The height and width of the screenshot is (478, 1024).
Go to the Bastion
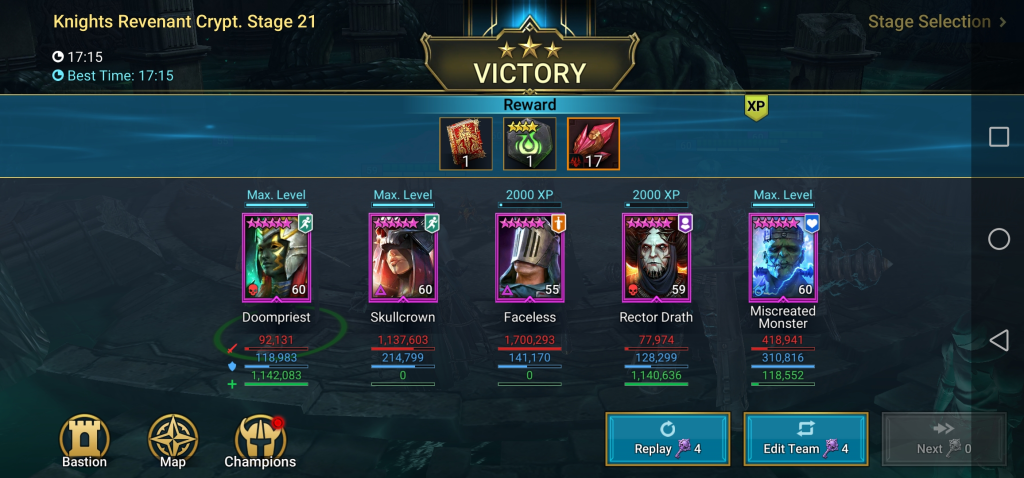click(83, 441)
